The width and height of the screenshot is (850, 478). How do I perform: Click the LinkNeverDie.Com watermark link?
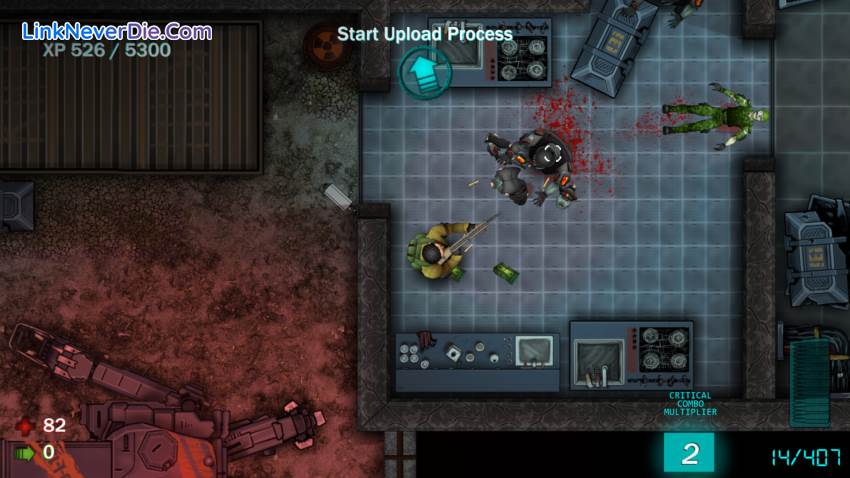coord(117,31)
